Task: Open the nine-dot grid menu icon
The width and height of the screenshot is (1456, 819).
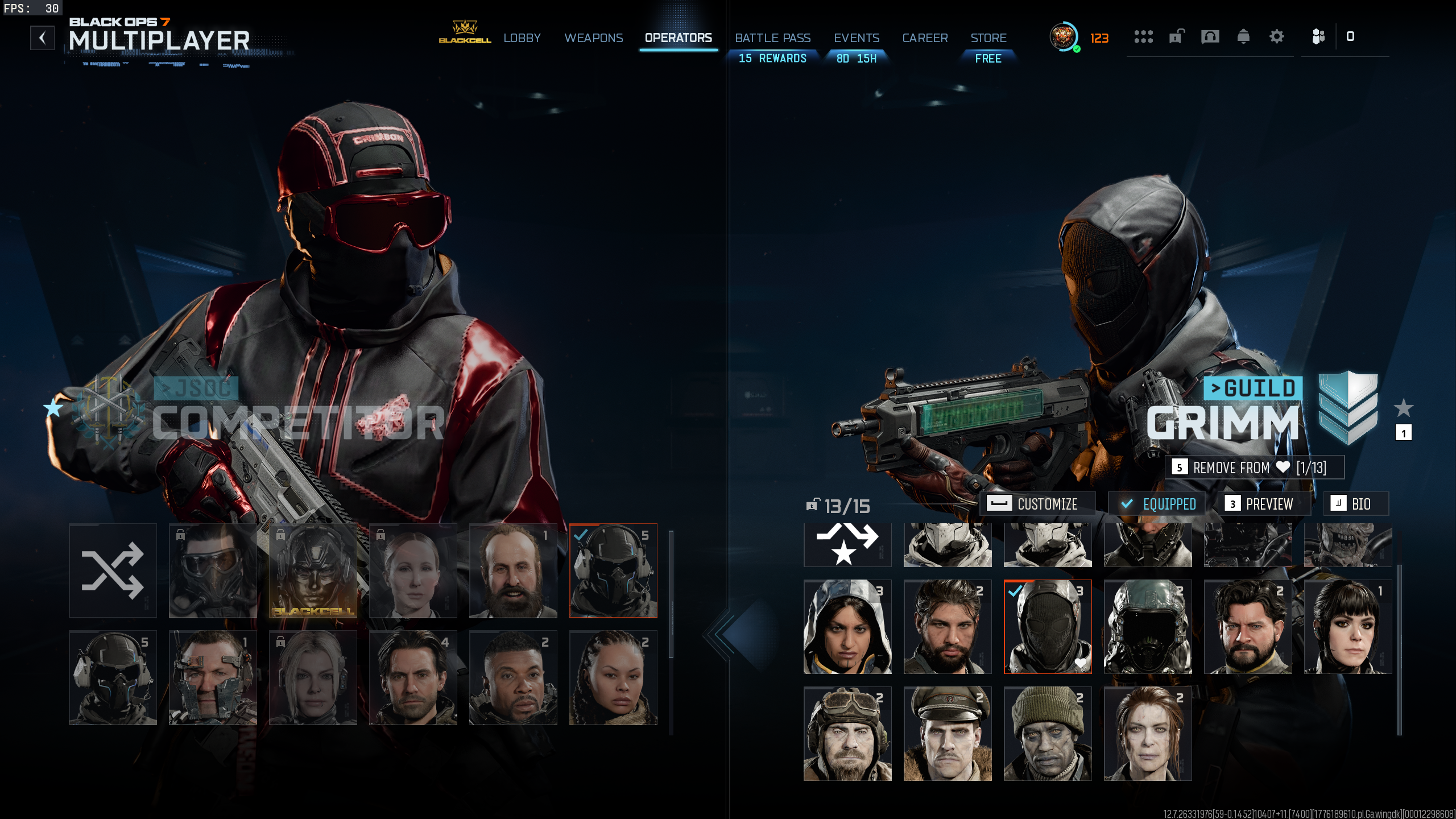Action: [x=1143, y=37]
